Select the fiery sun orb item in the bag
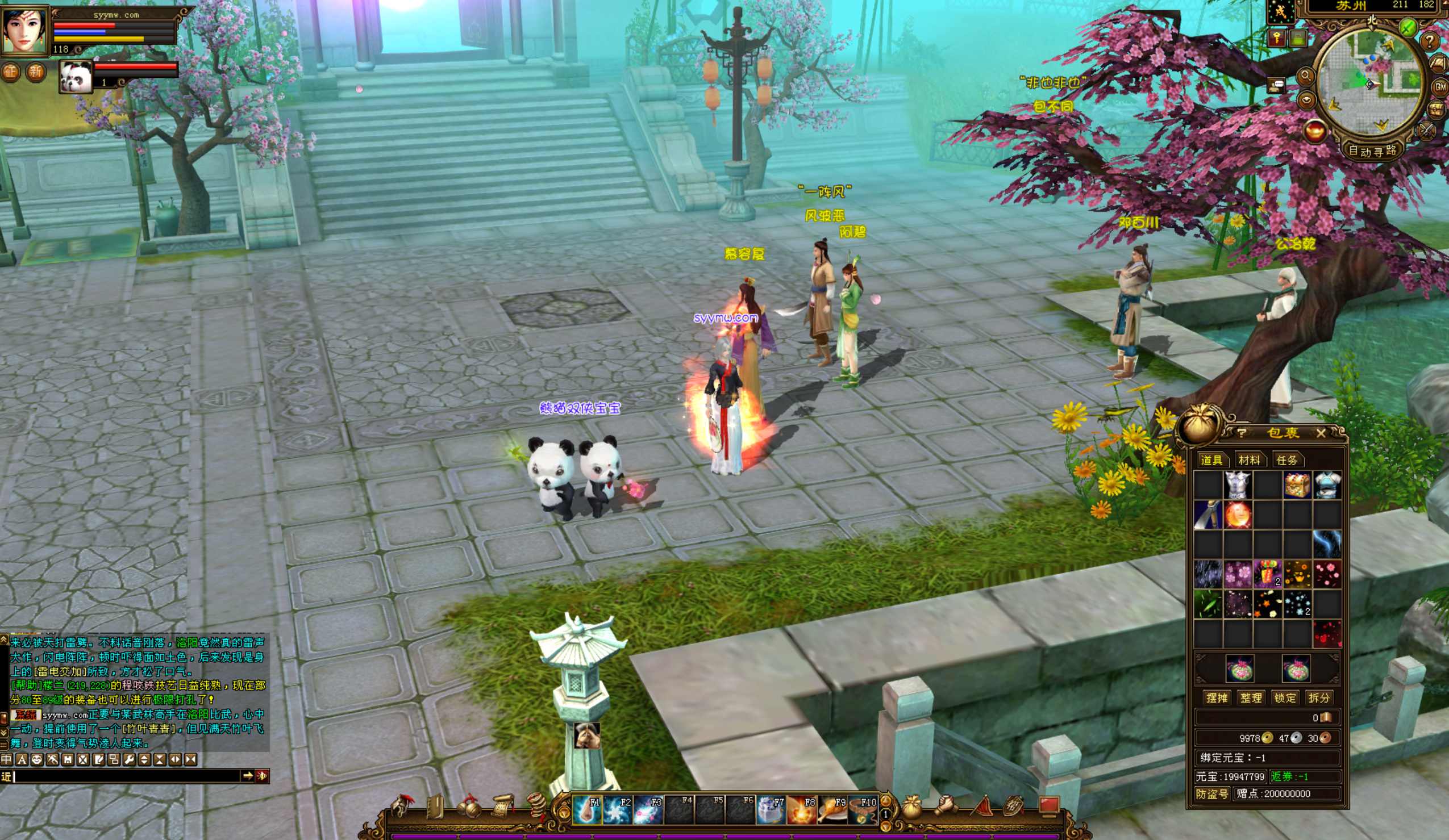The width and height of the screenshot is (1449, 840). pos(1238,515)
